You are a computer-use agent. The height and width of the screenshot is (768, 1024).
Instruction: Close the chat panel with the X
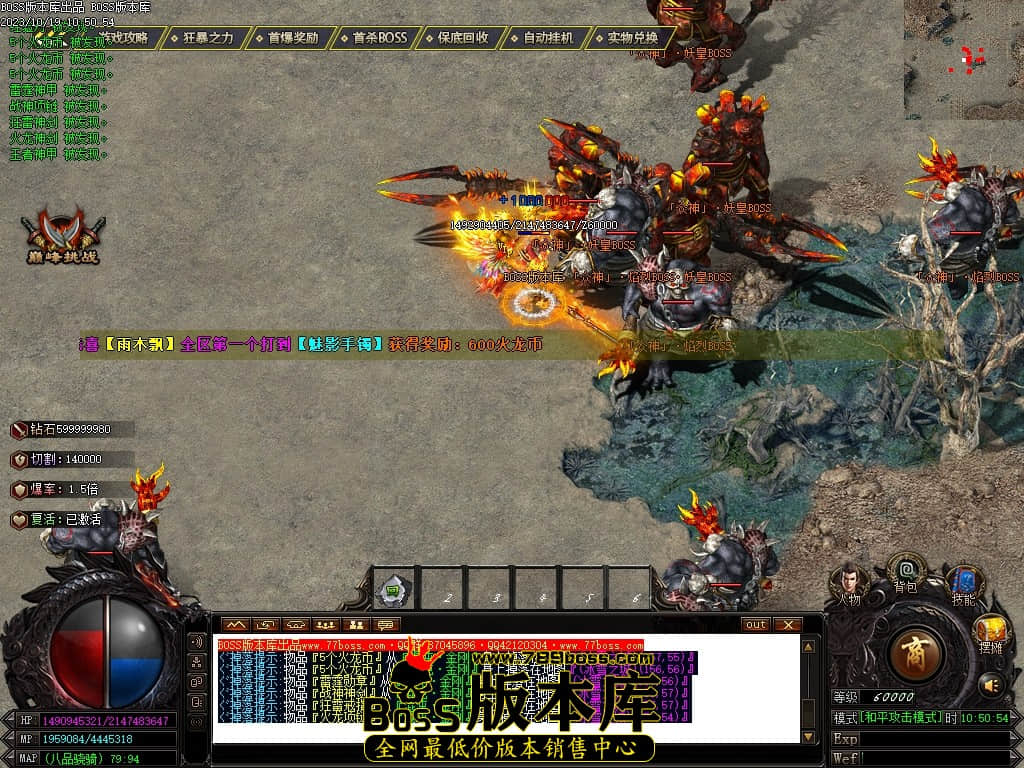pos(788,625)
